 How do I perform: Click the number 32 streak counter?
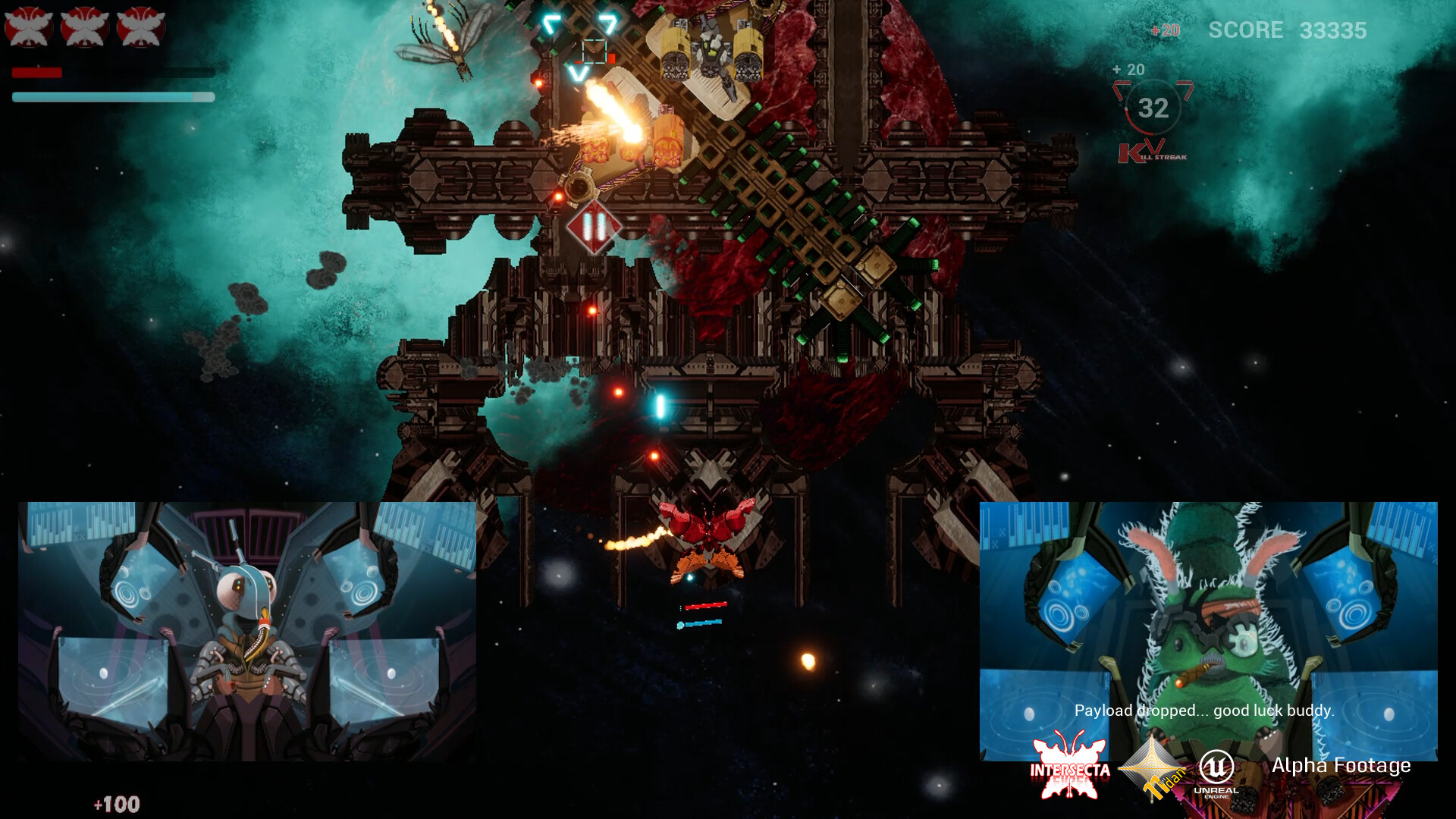pyautogui.click(x=1154, y=108)
